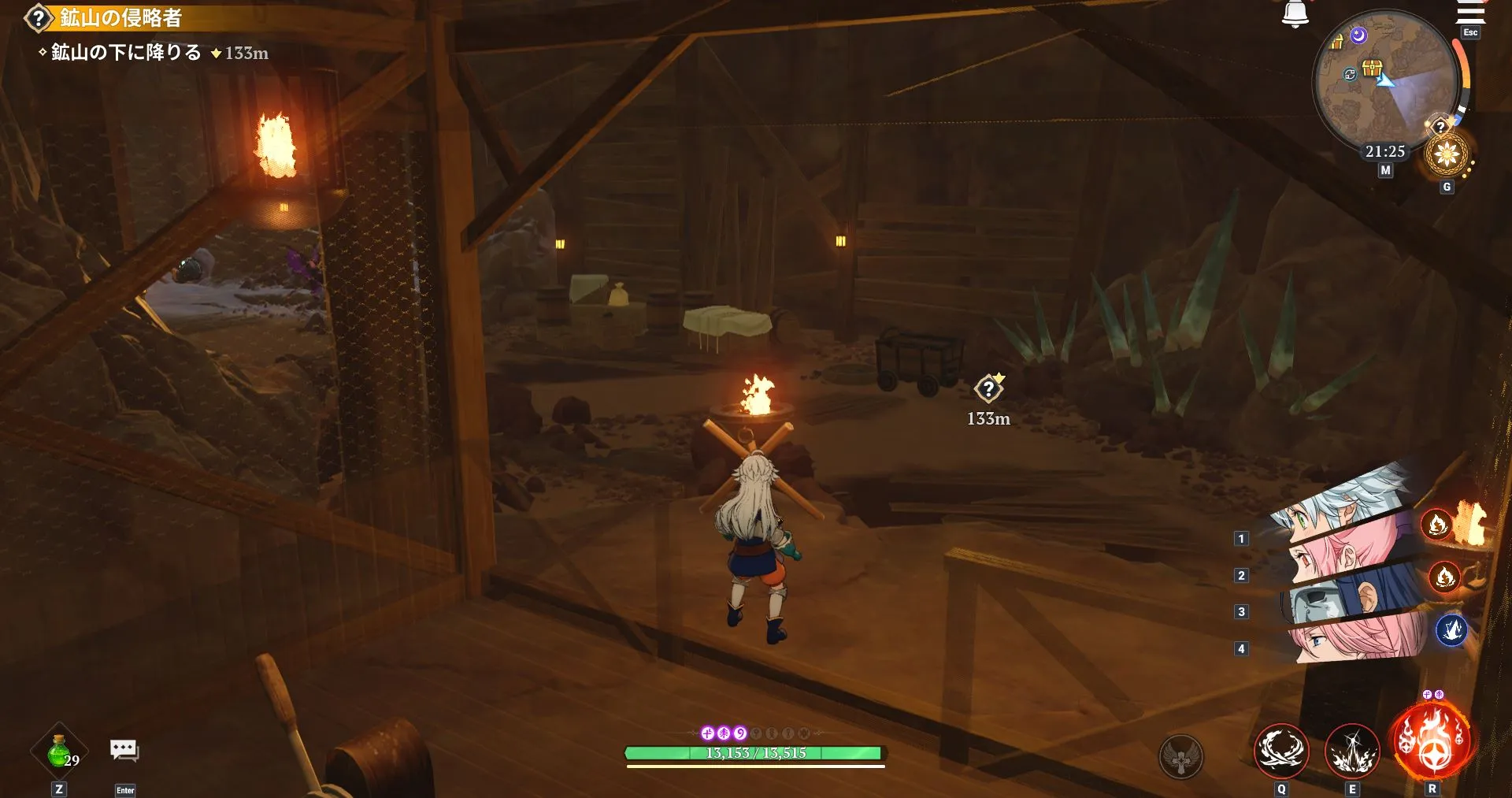Toggle party member 4's blue element icon
This screenshot has width=1512, height=798.
pyautogui.click(x=1451, y=629)
